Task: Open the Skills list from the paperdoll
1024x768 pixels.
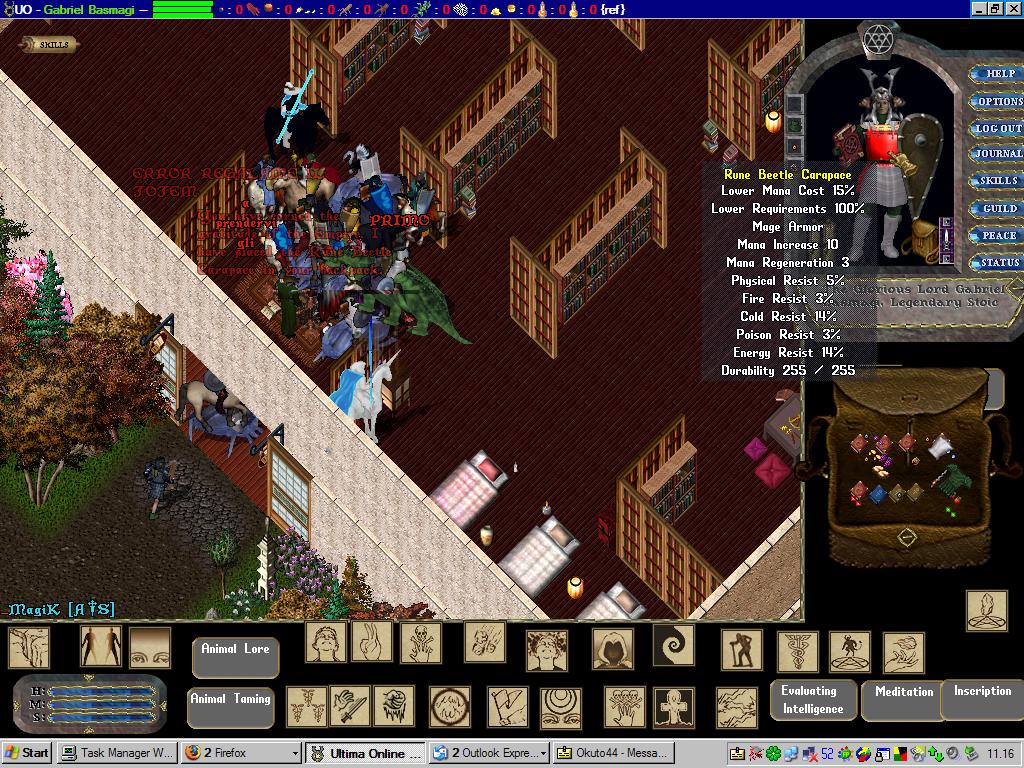Action: [x=997, y=181]
